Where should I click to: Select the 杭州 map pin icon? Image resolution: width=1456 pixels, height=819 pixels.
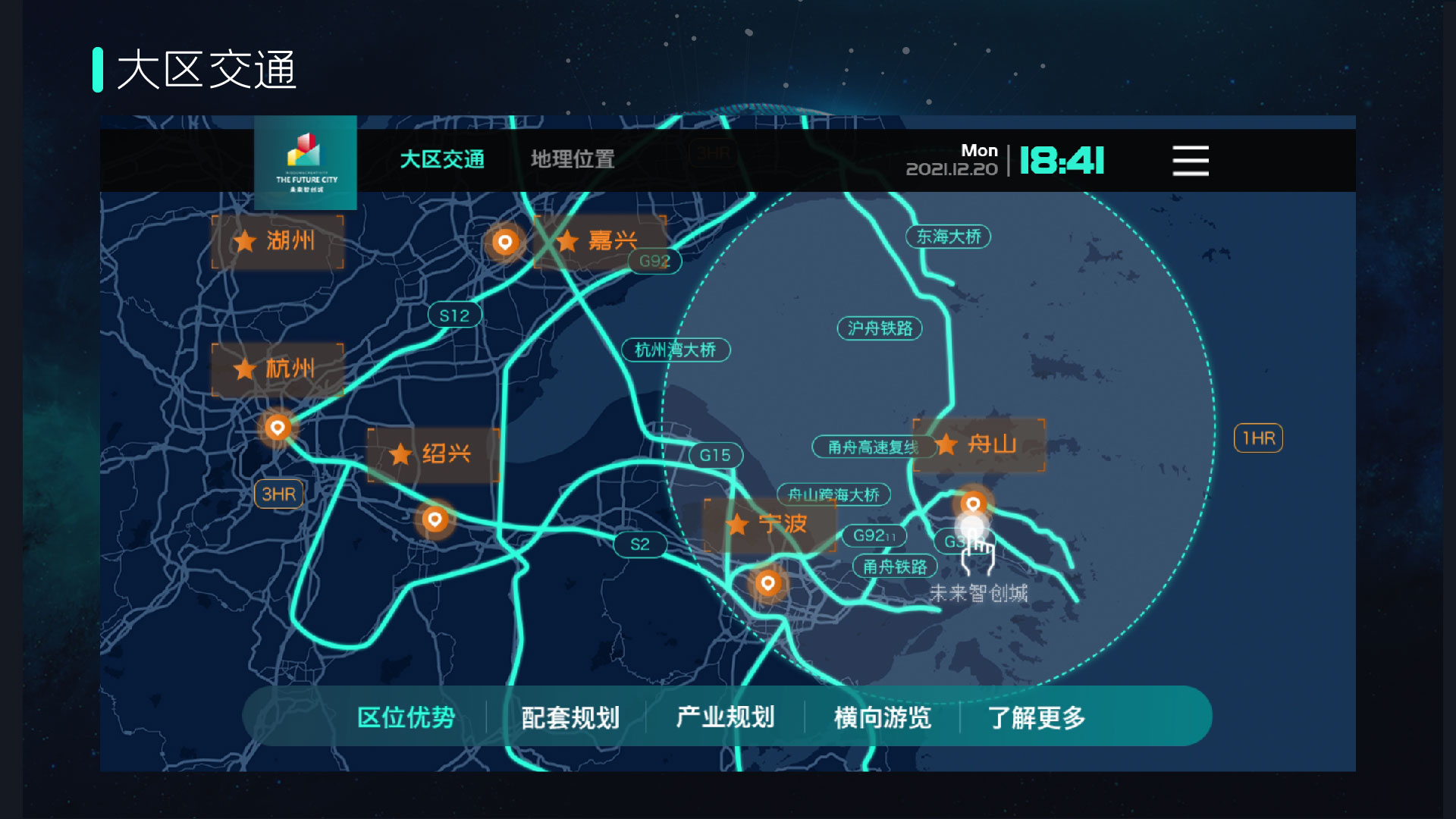tap(276, 427)
